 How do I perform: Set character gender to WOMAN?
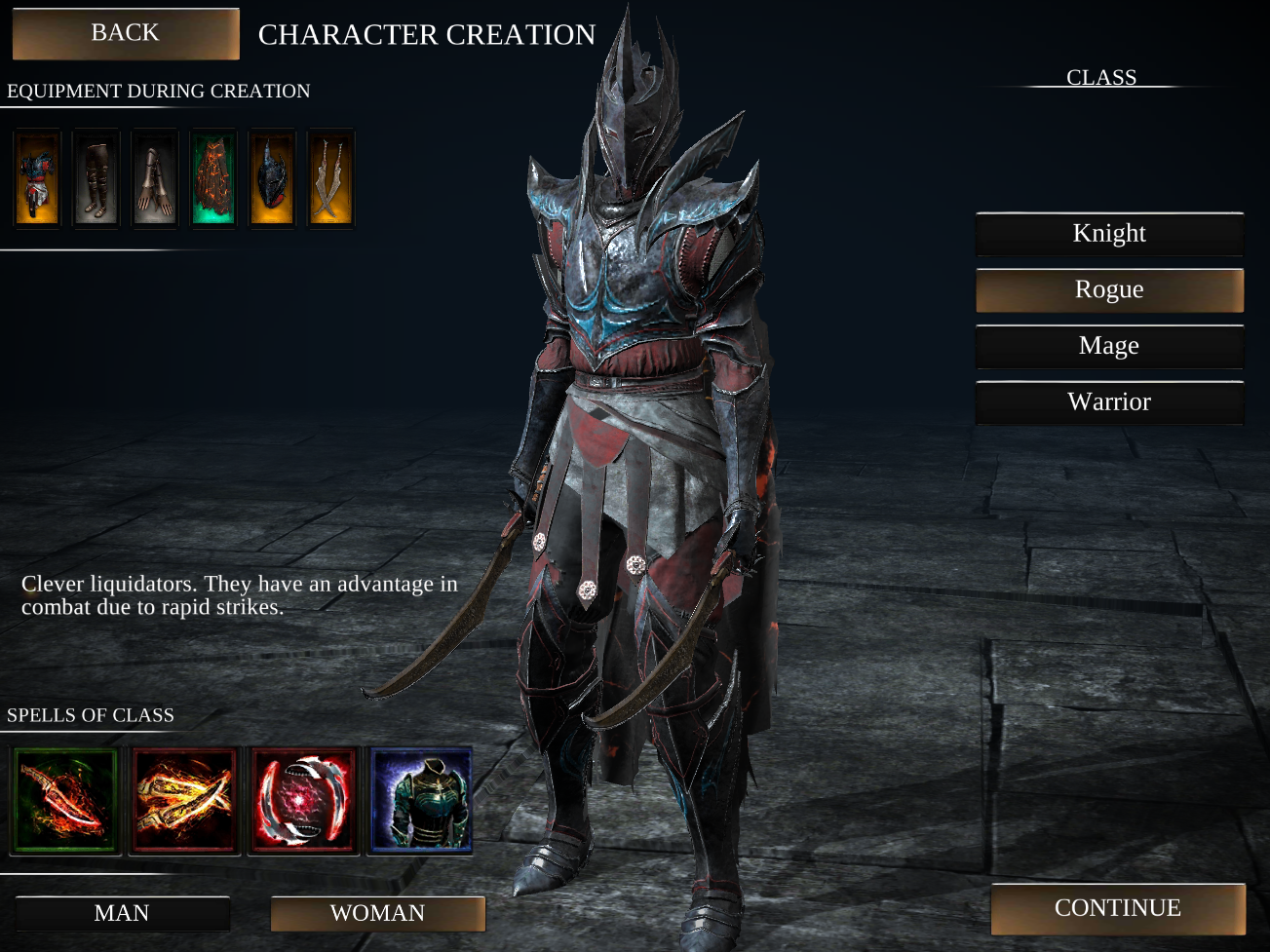[x=377, y=913]
